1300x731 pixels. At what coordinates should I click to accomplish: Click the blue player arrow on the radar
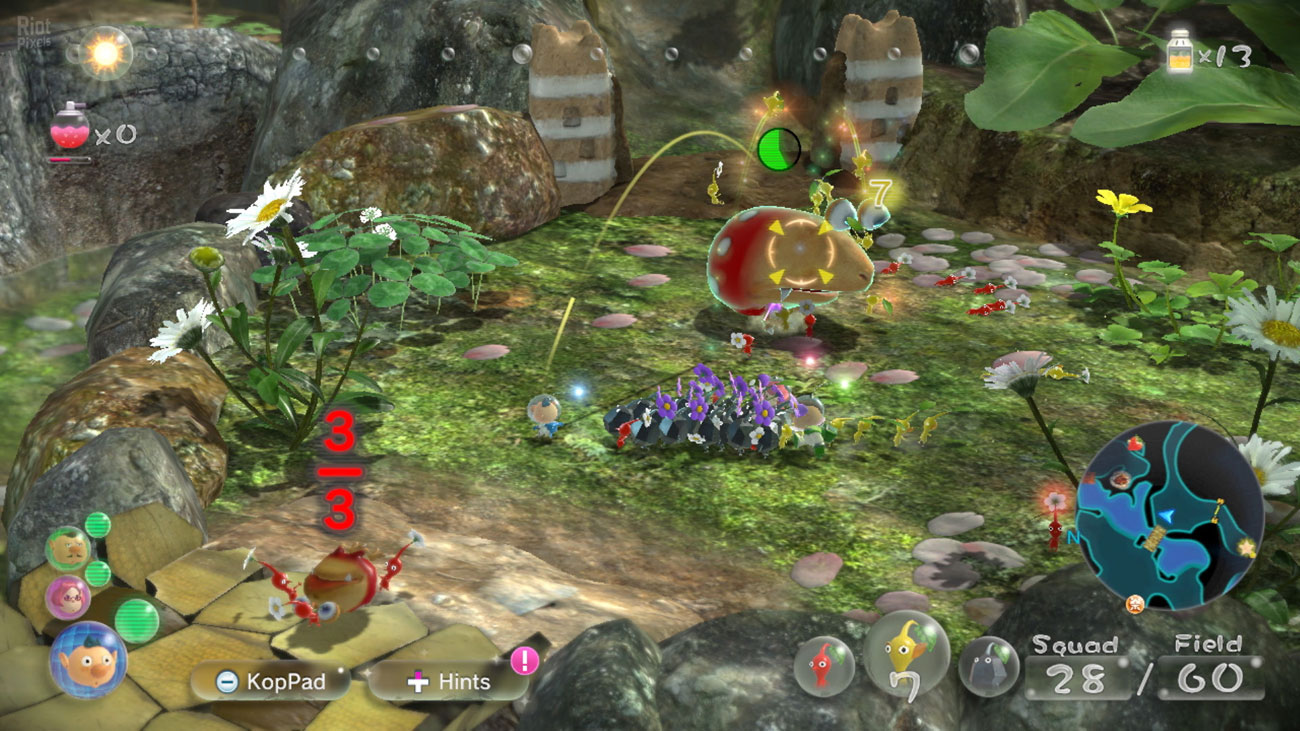click(1166, 515)
